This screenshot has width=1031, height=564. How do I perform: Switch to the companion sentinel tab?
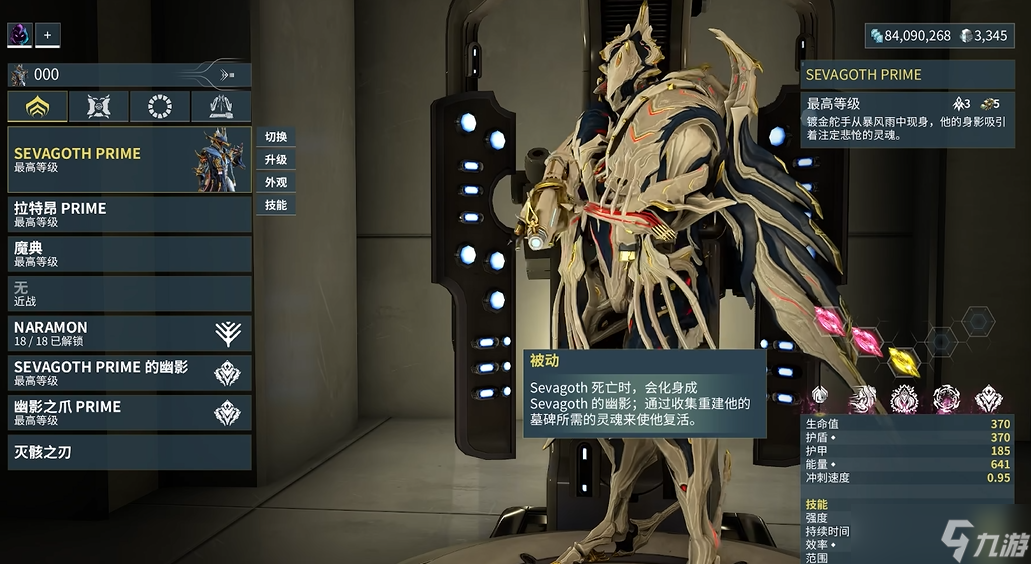pos(99,107)
